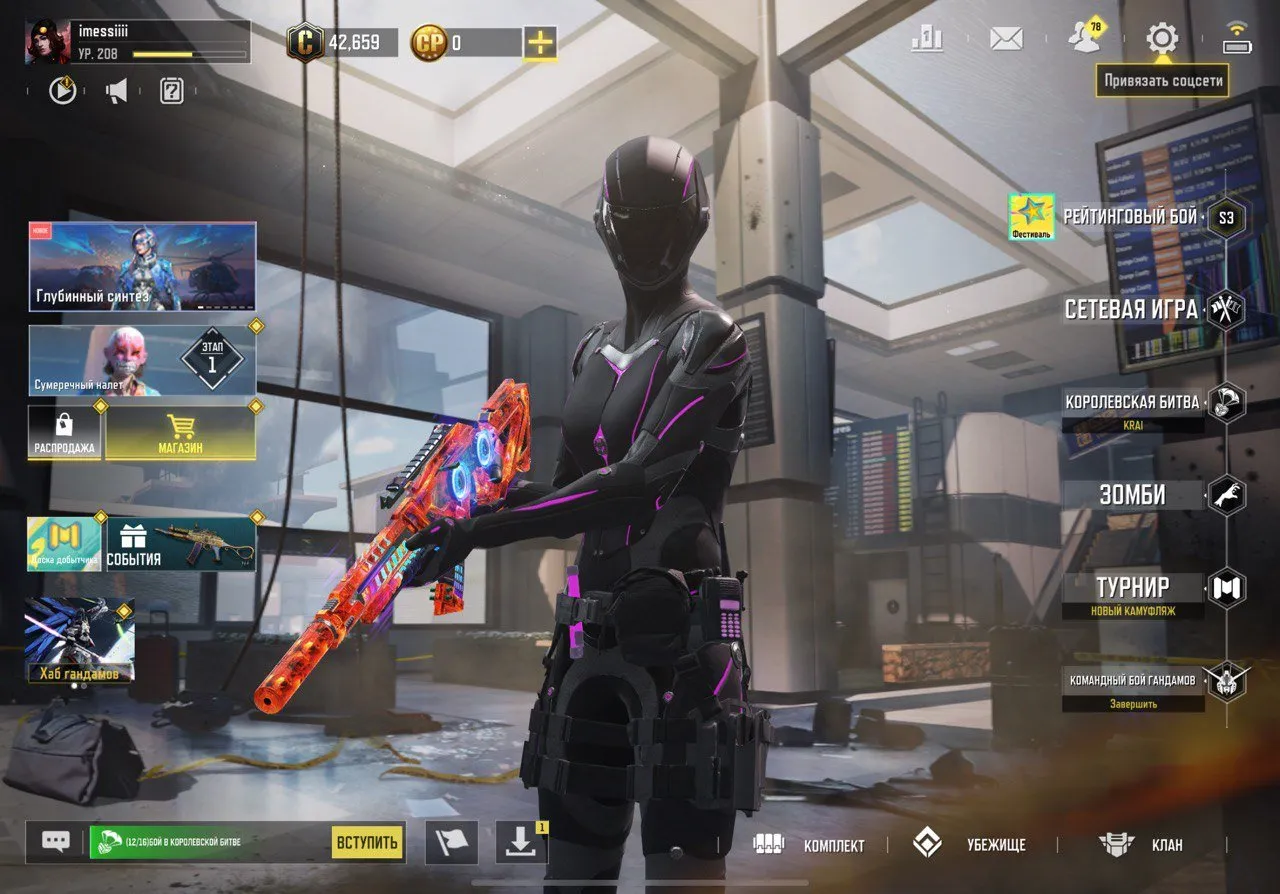View the leaderboard rankings icon

[925, 35]
